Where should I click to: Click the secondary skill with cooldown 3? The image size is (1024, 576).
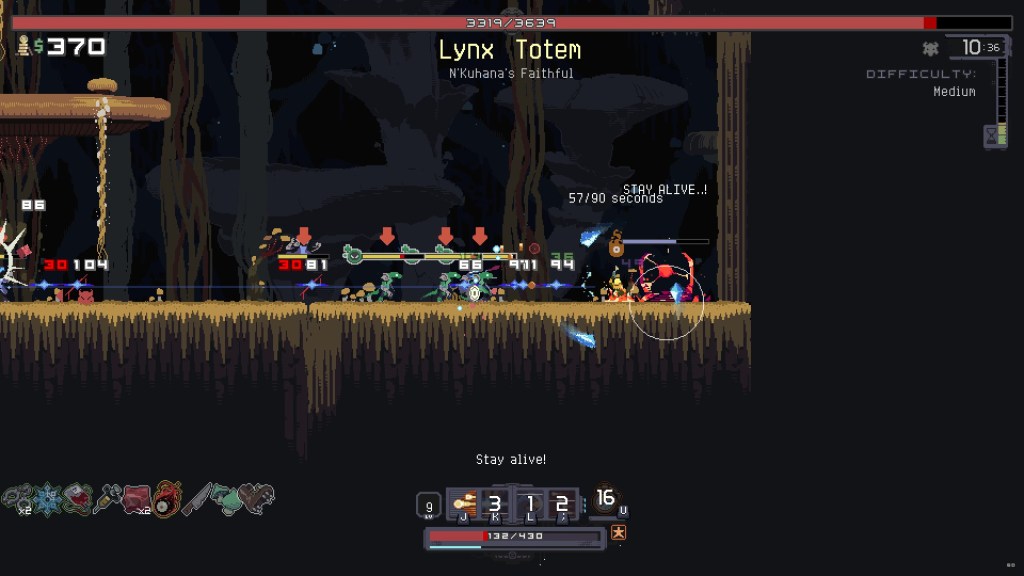(x=494, y=504)
